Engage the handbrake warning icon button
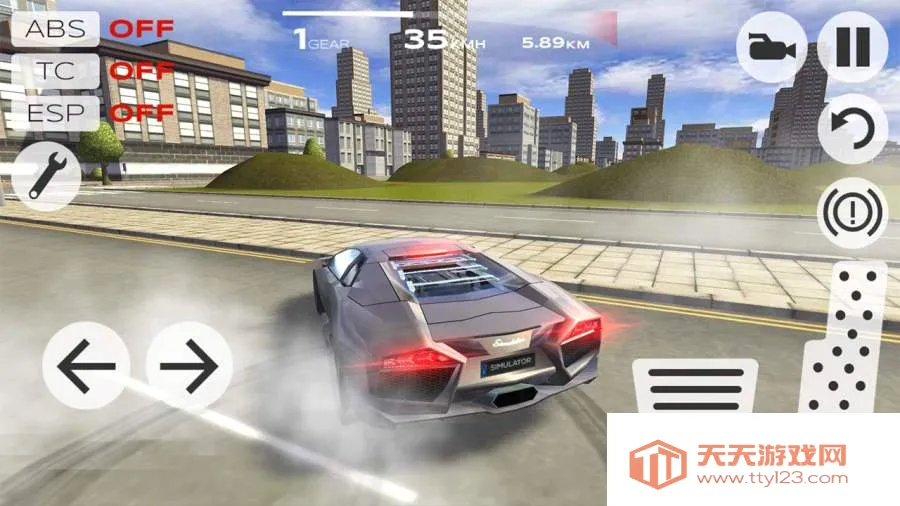 pos(852,212)
